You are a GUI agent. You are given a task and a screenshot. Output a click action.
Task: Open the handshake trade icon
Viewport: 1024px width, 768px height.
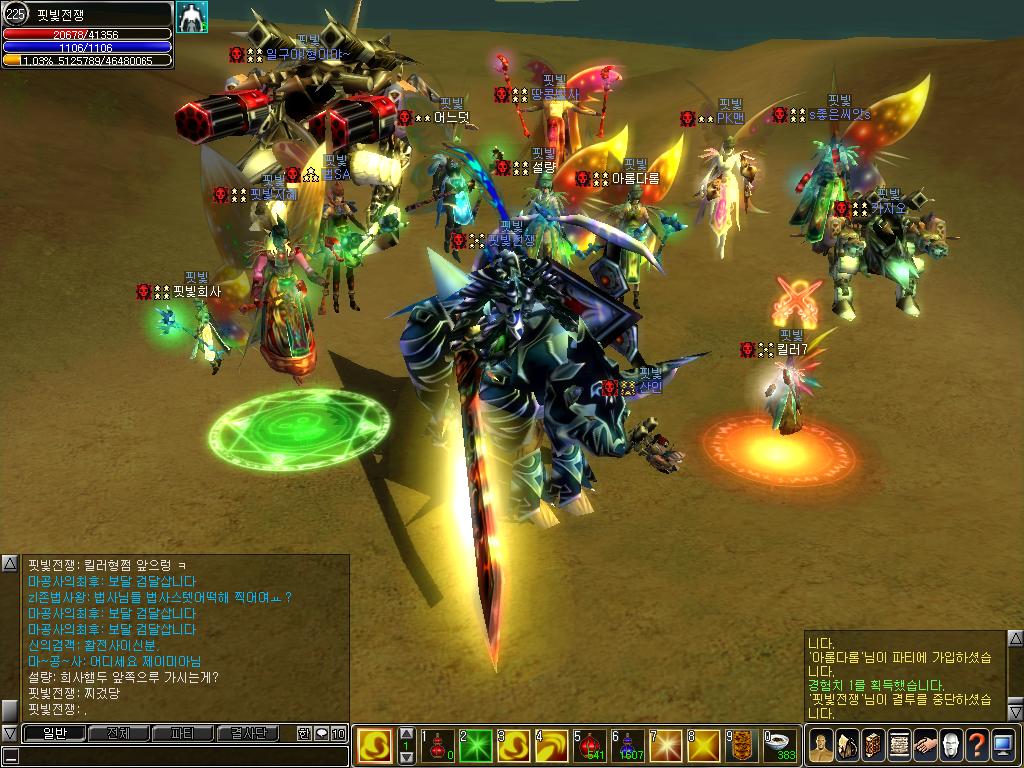coord(925,745)
